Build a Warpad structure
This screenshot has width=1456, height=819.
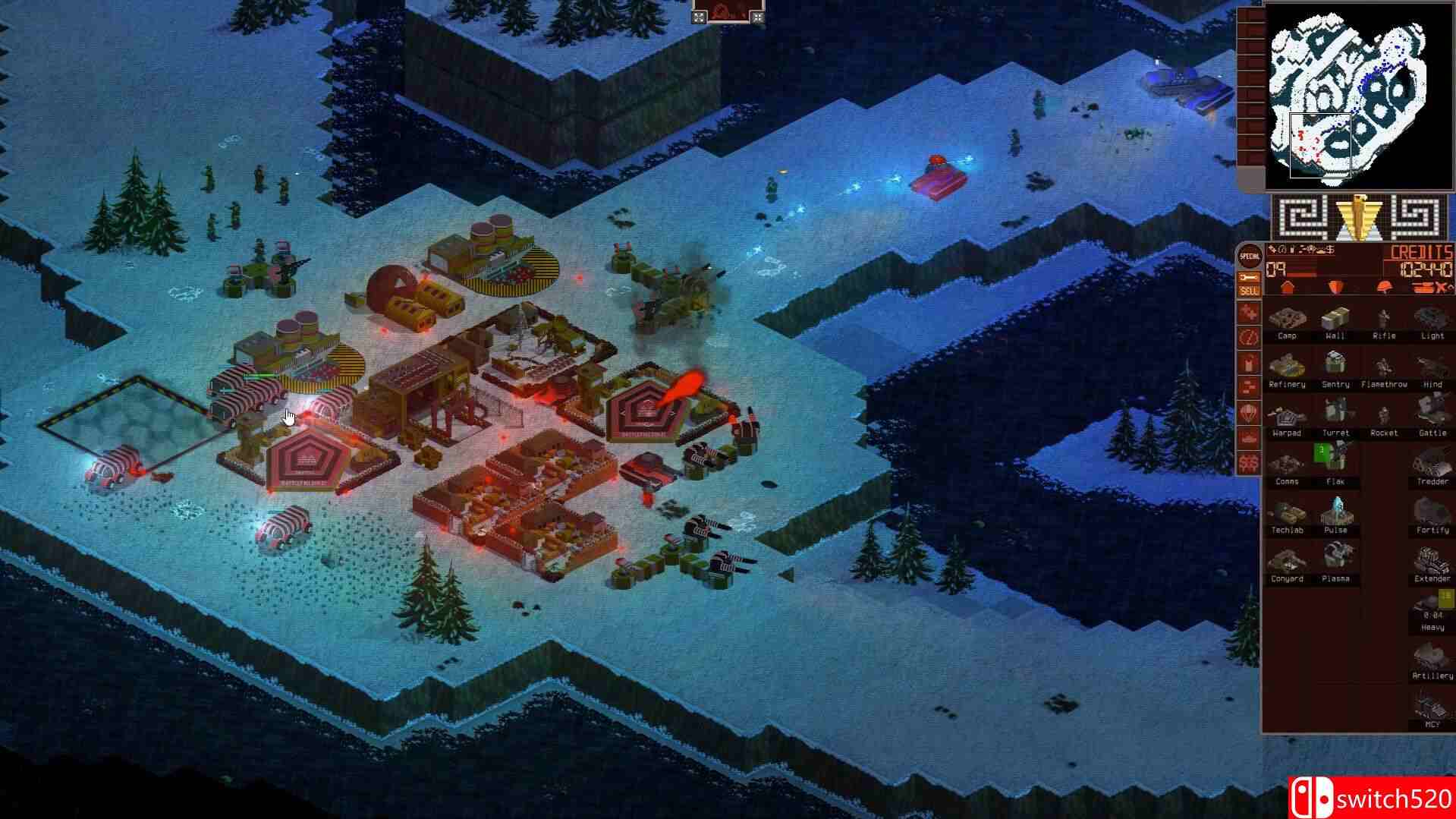(1288, 416)
